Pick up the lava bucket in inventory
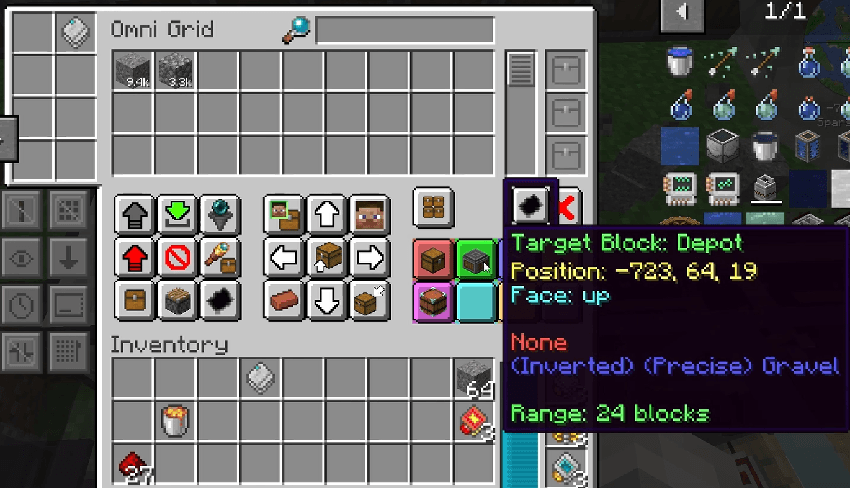The width and height of the screenshot is (850, 488). click(174, 420)
